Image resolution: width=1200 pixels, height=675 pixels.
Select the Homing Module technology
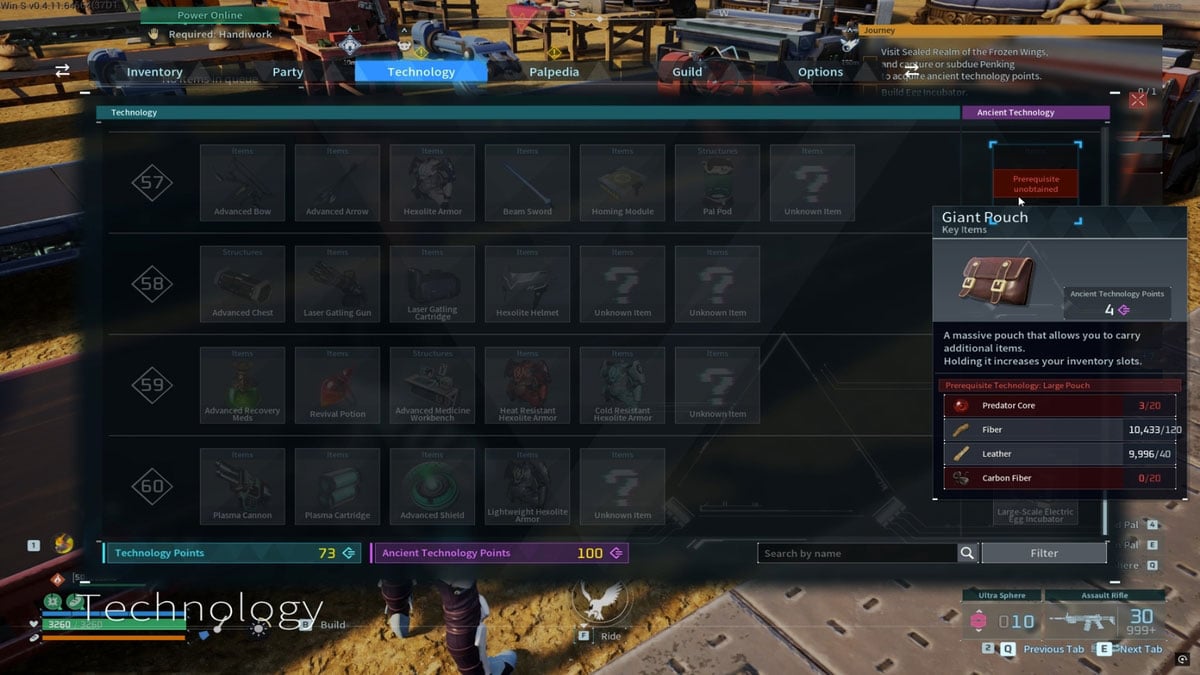point(622,183)
